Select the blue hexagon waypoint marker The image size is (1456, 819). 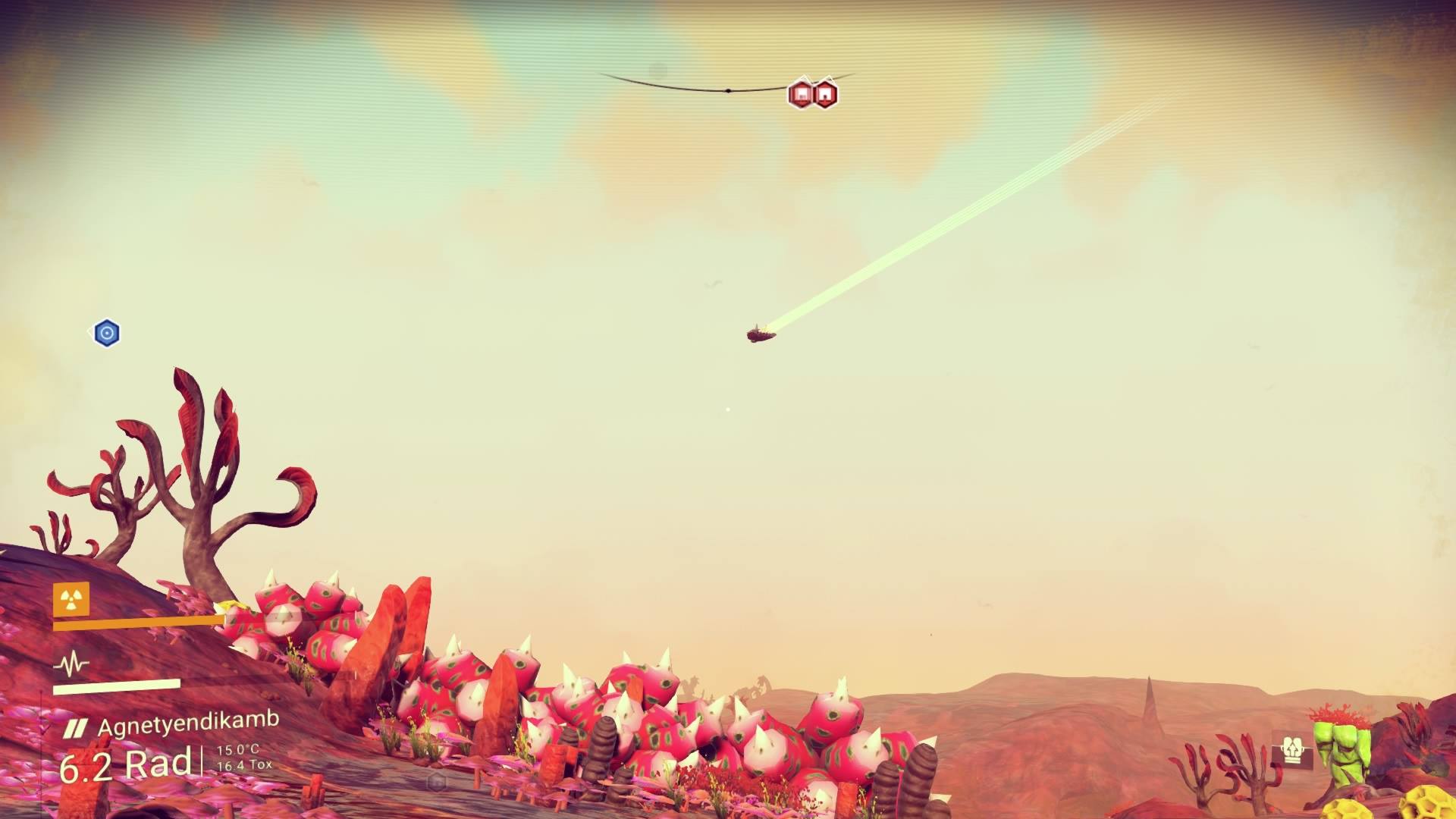[107, 333]
